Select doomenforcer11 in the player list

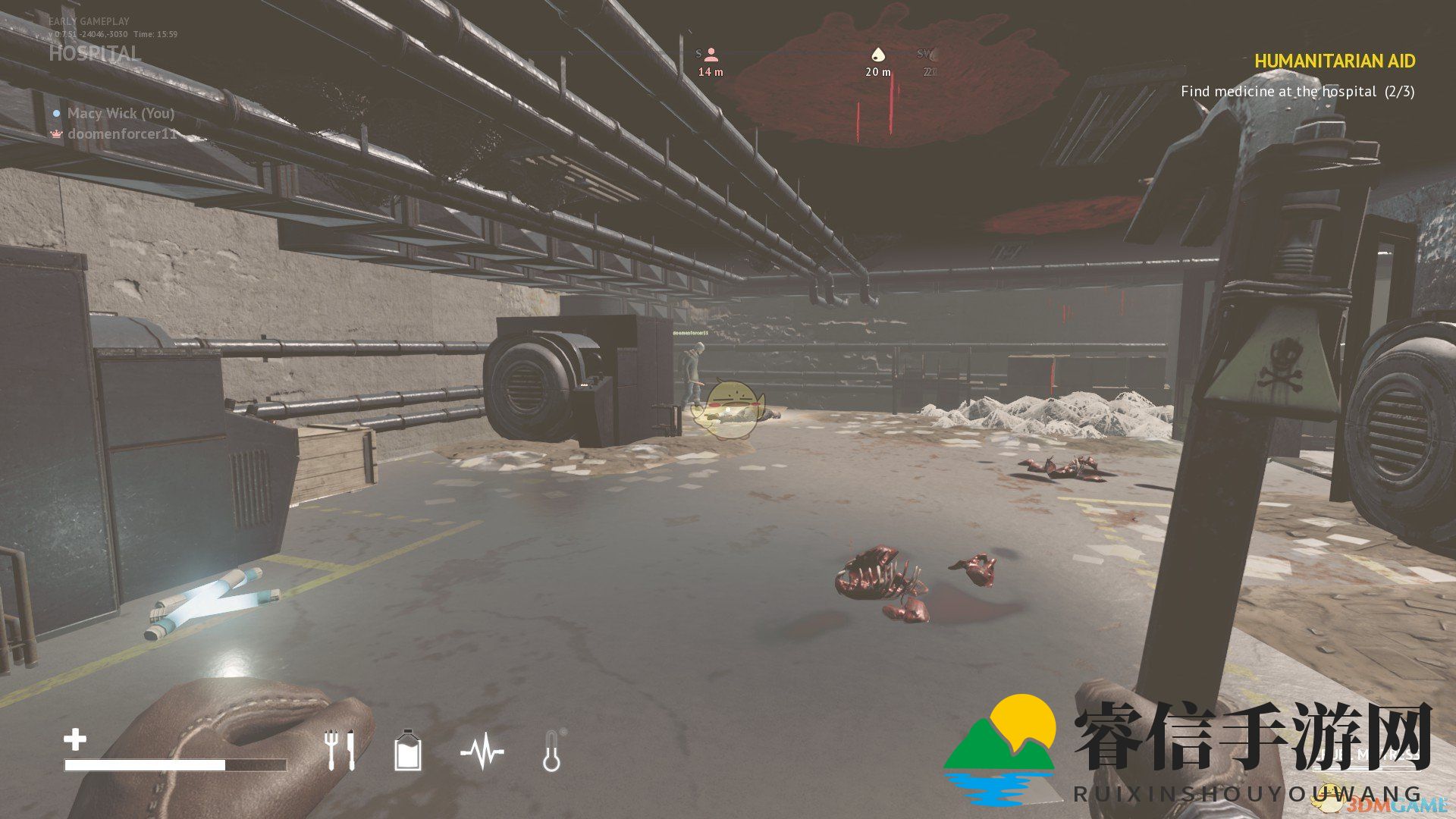coord(122,134)
